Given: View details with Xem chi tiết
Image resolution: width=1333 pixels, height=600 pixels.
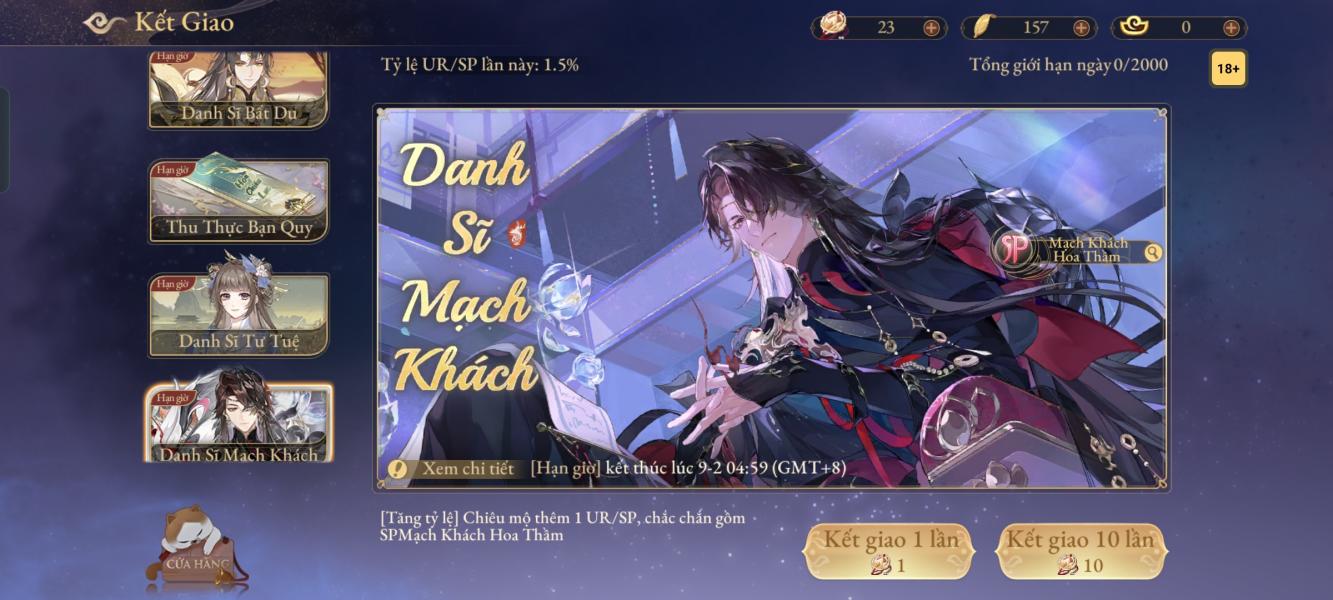Looking at the screenshot, I should [453, 468].
